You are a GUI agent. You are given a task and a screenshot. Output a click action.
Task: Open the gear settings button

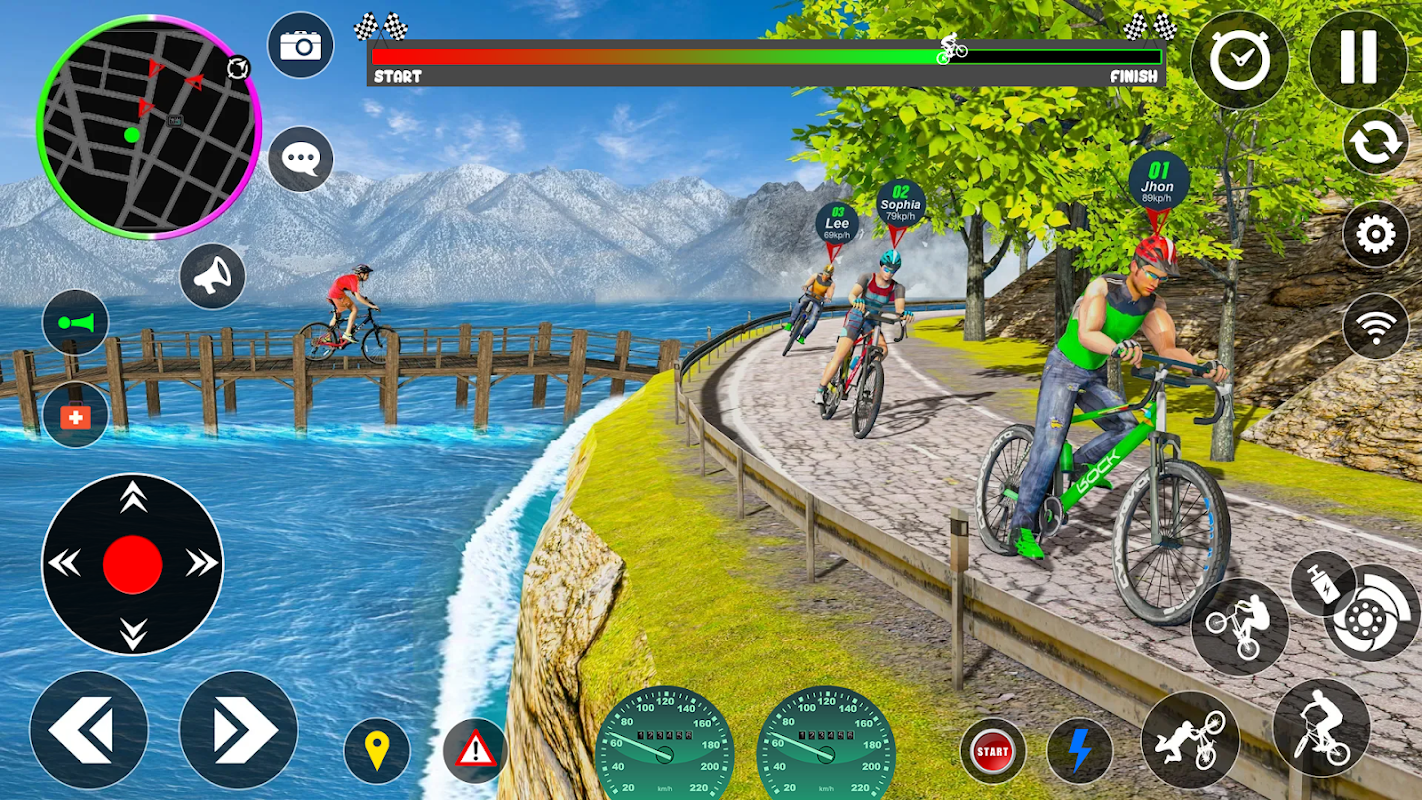(x=1376, y=236)
